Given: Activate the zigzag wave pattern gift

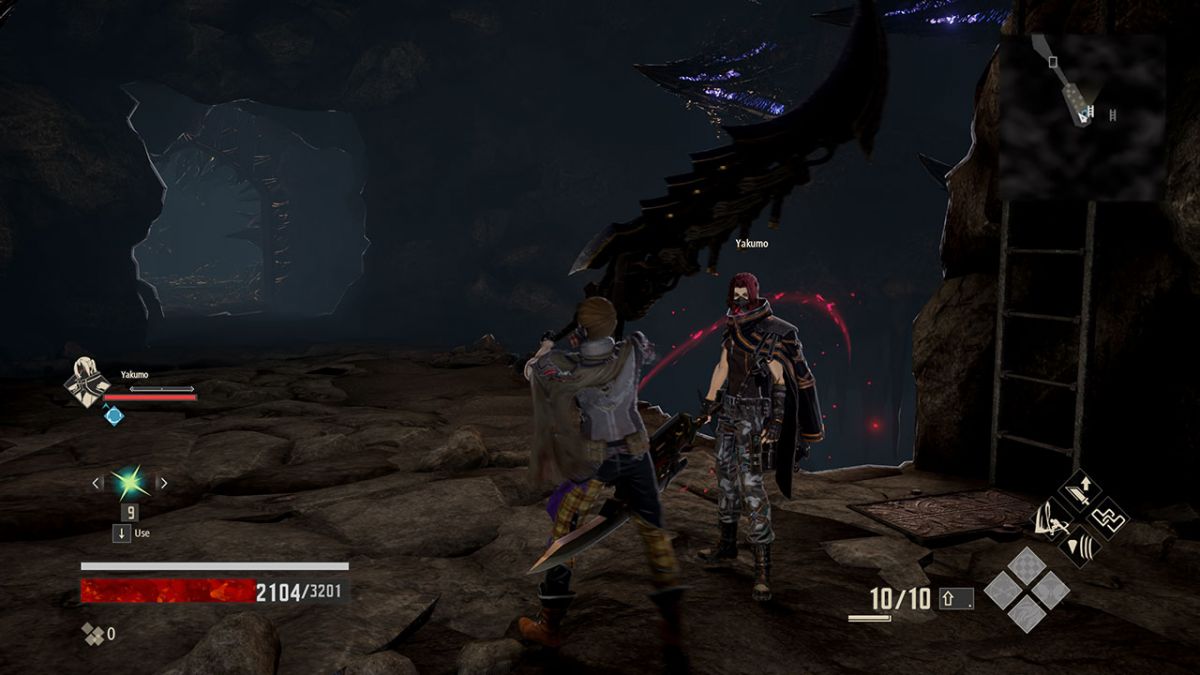Looking at the screenshot, I should click(x=1107, y=518).
